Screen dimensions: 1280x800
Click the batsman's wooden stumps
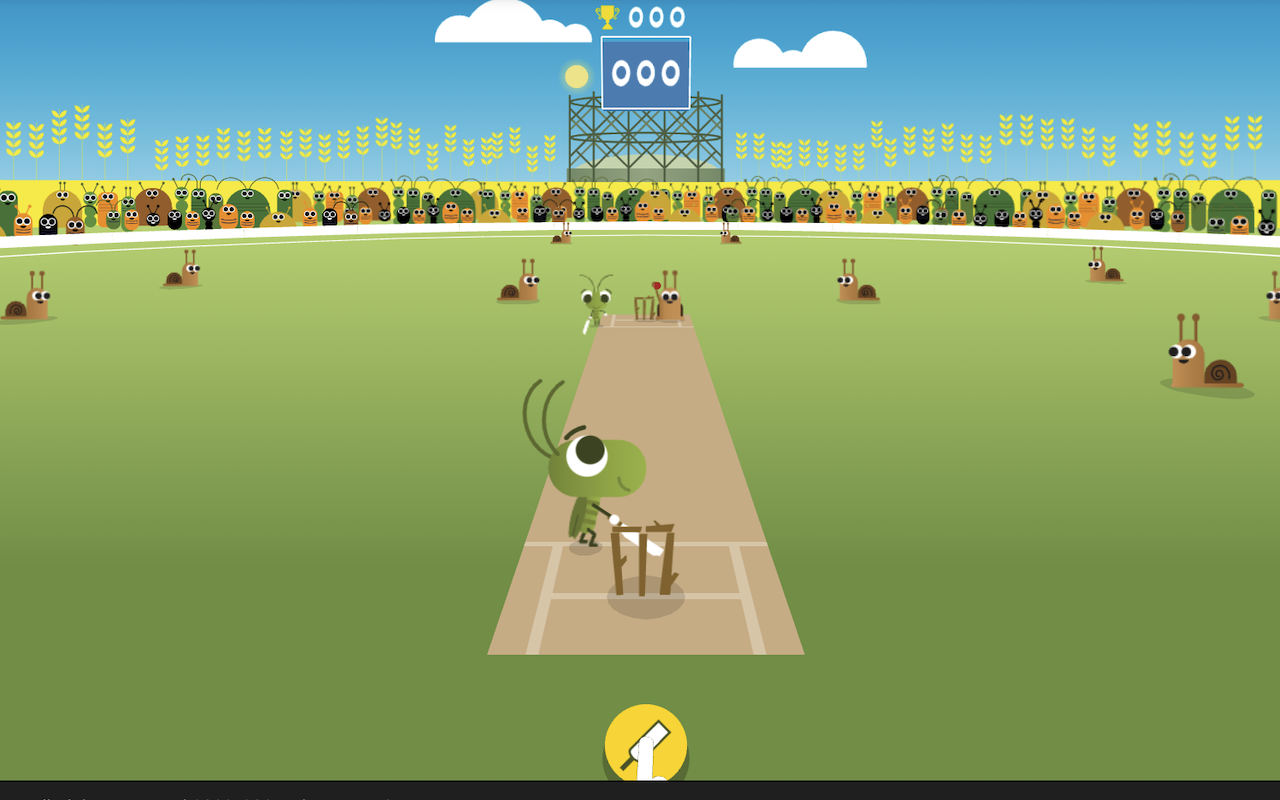pos(644,560)
